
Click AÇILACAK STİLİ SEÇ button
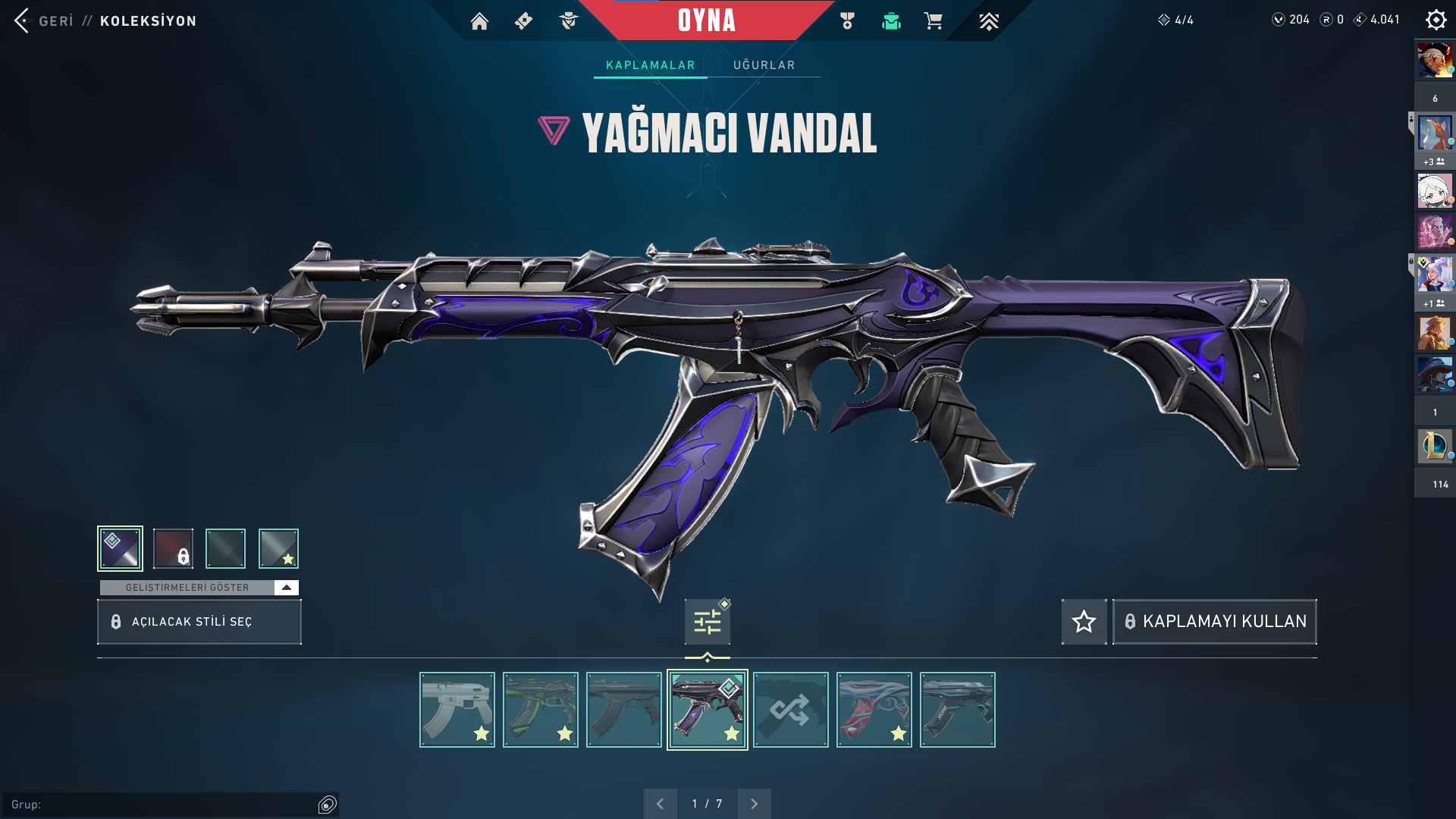(x=199, y=622)
